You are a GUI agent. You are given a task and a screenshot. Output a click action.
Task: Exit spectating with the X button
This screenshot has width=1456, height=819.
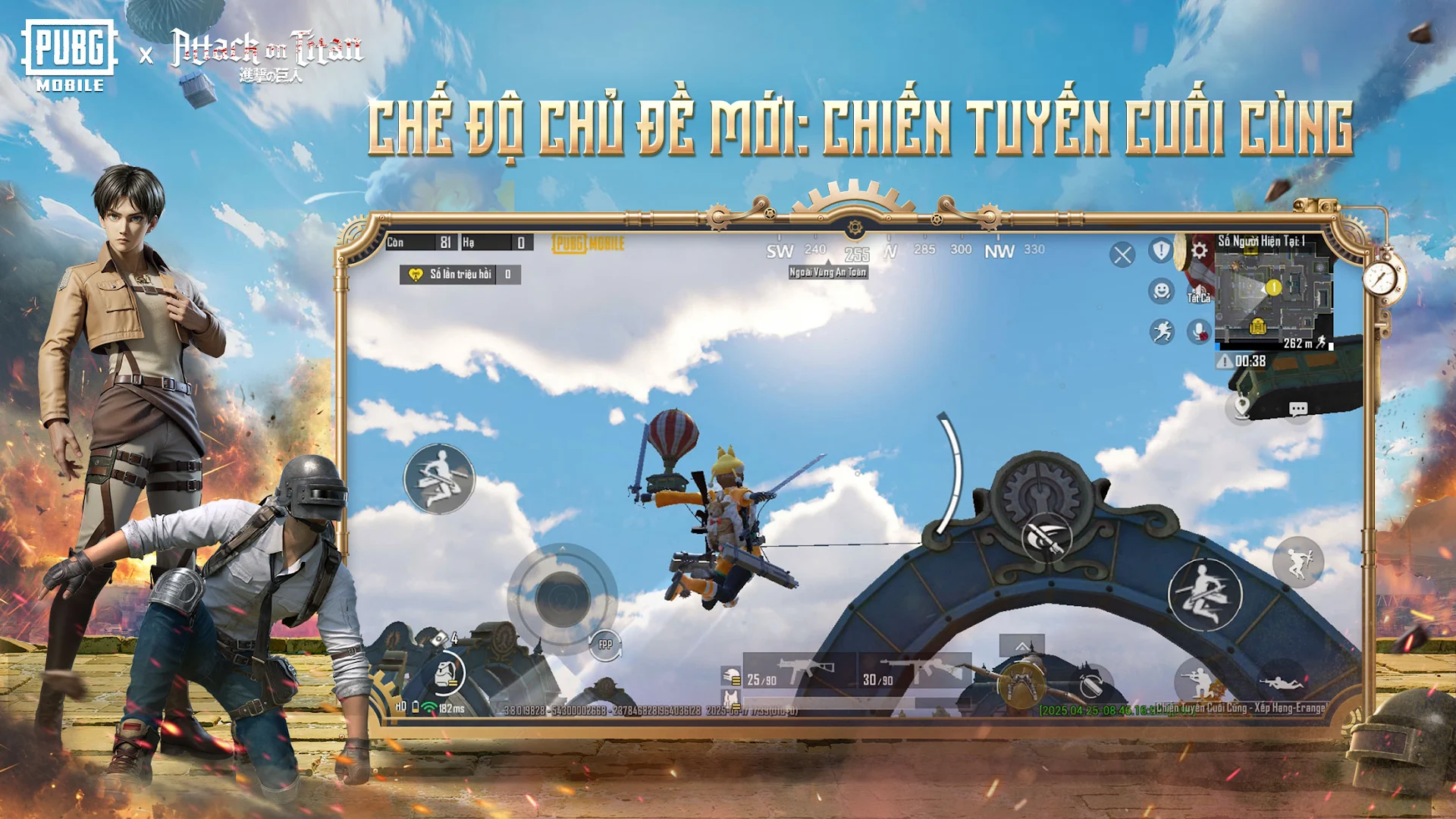(x=1123, y=253)
